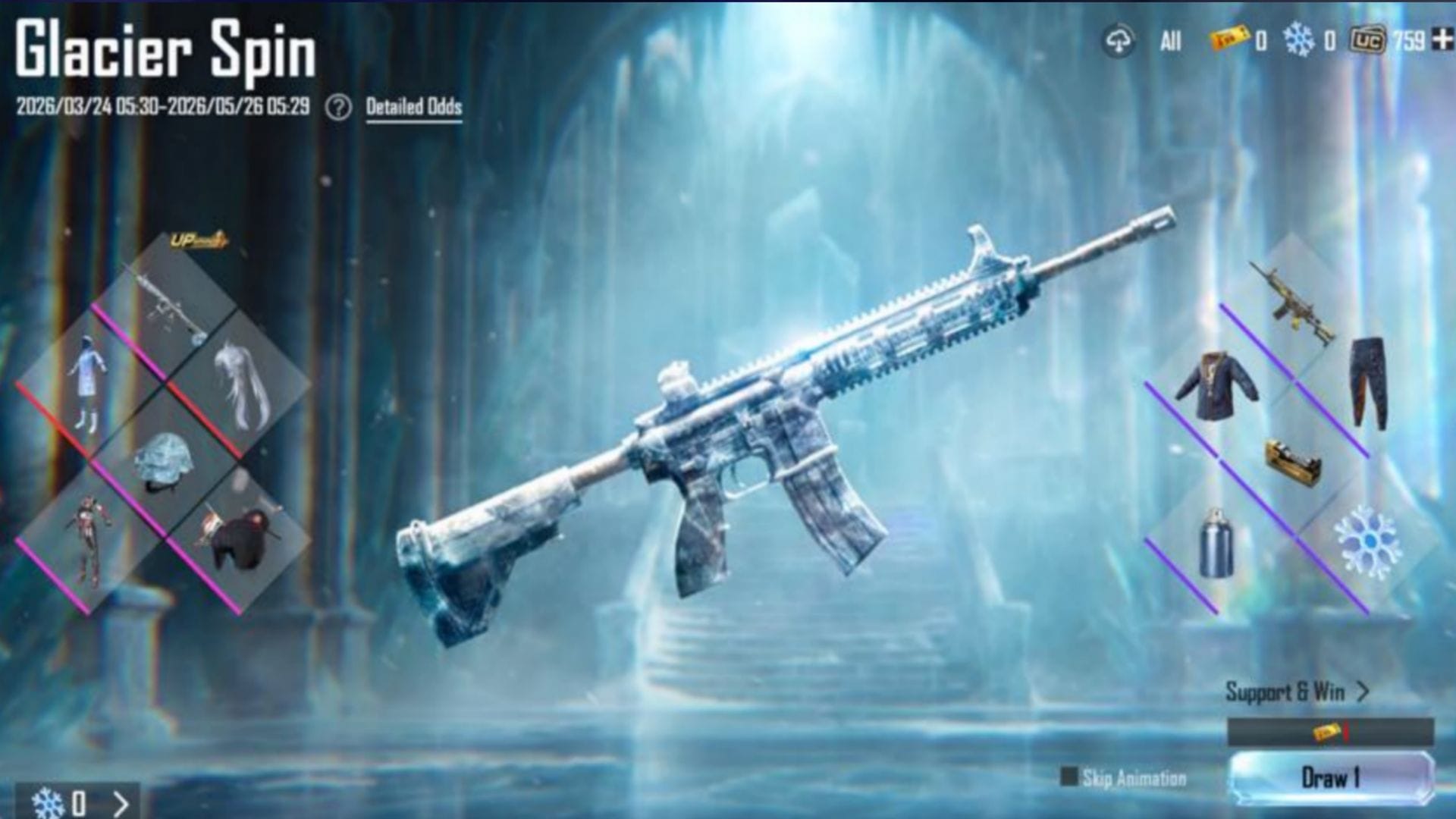Select the dark pants reward tile
Image resolution: width=1456 pixels, height=819 pixels.
coord(1369,384)
